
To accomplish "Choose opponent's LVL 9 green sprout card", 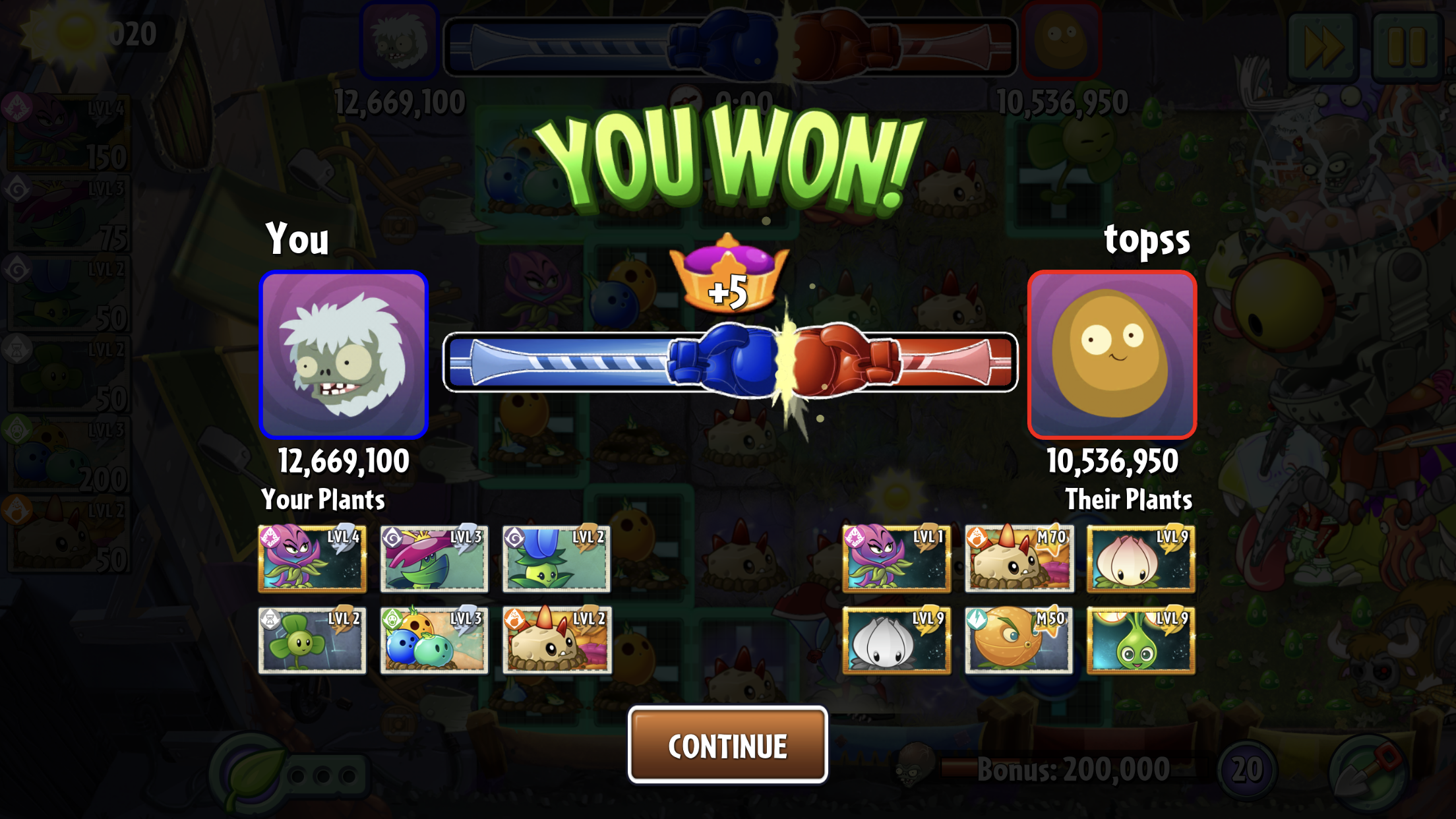I will (x=1141, y=640).
